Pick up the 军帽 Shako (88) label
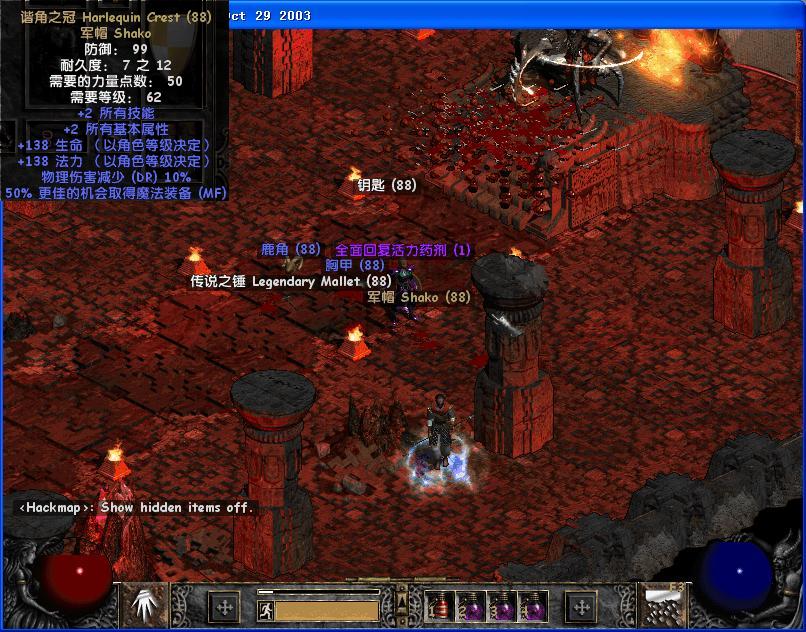Viewport: 806px width, 632px height. [x=418, y=297]
